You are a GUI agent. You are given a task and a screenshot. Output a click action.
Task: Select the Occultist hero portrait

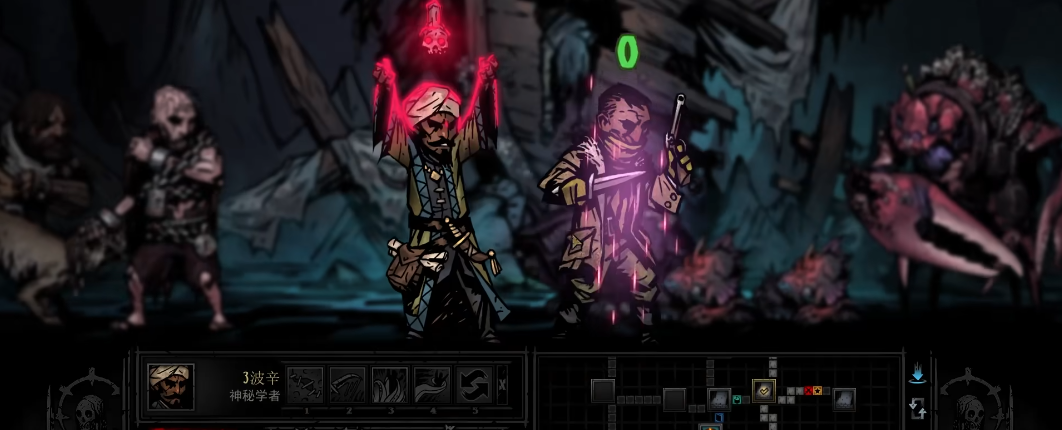click(x=171, y=385)
